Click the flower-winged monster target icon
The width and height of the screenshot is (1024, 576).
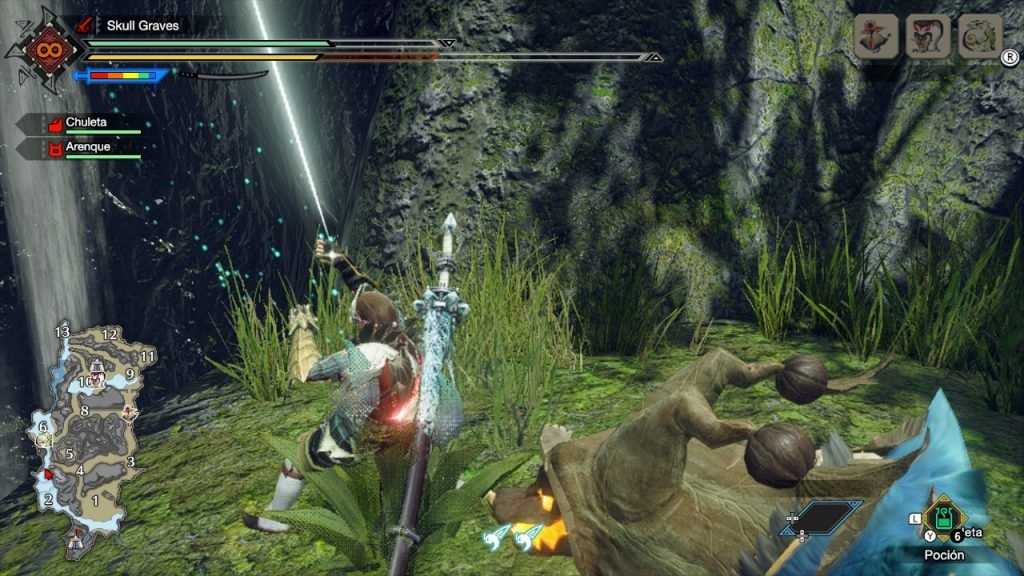(x=875, y=36)
